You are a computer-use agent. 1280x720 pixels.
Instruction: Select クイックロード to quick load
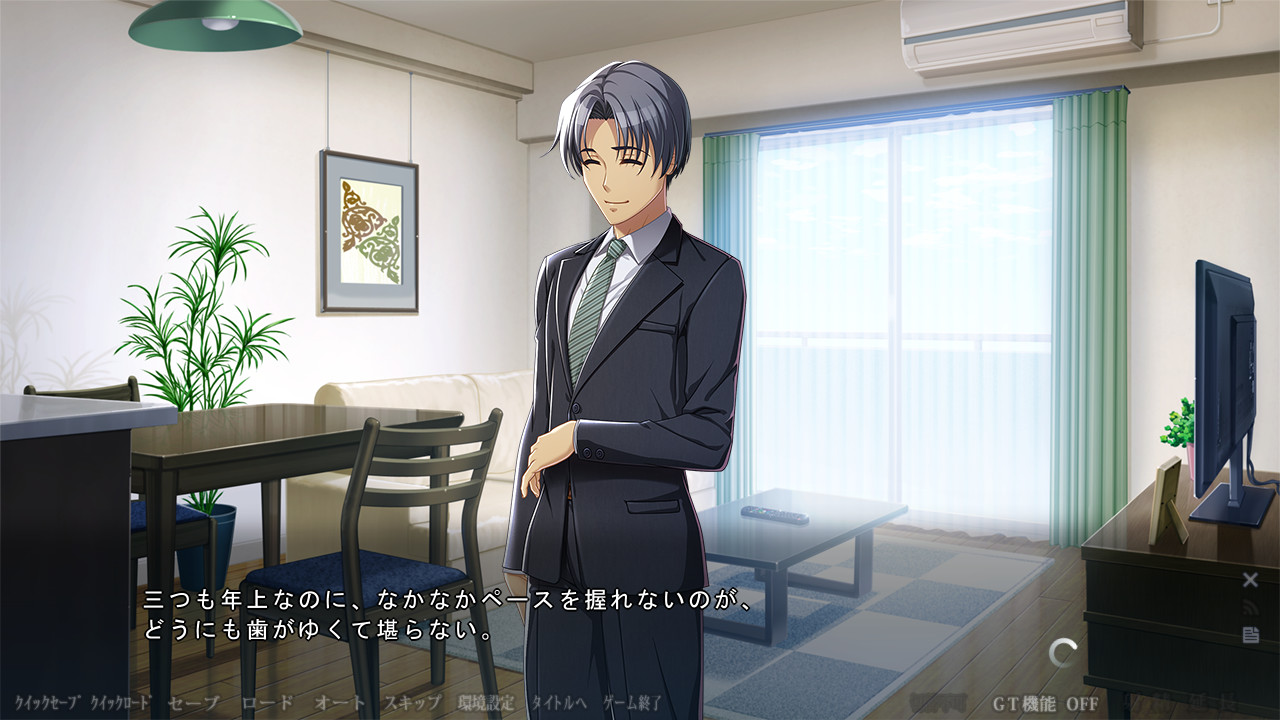pos(120,702)
